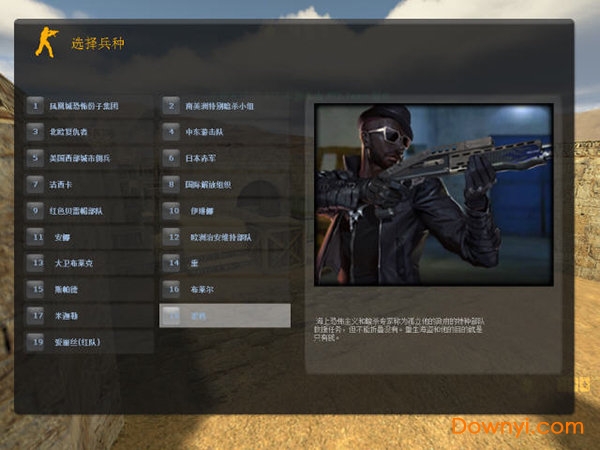Select class 9 红色贝雷帽部队
Viewport: 600px width, 450px height.
(x=90, y=211)
